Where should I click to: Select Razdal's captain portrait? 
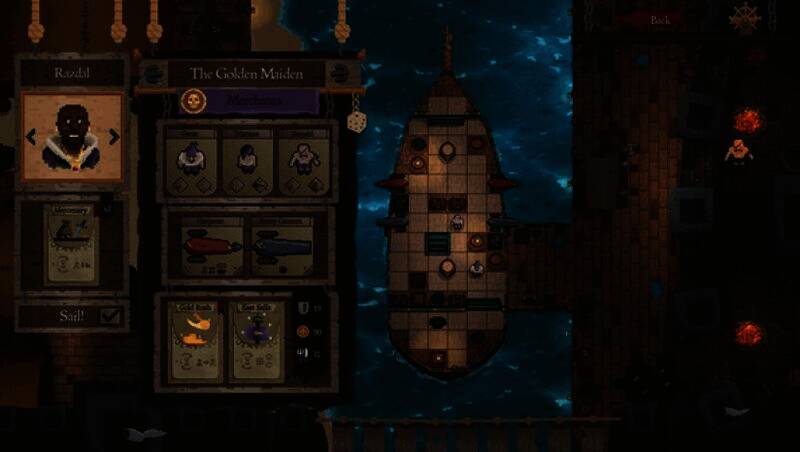(72, 136)
